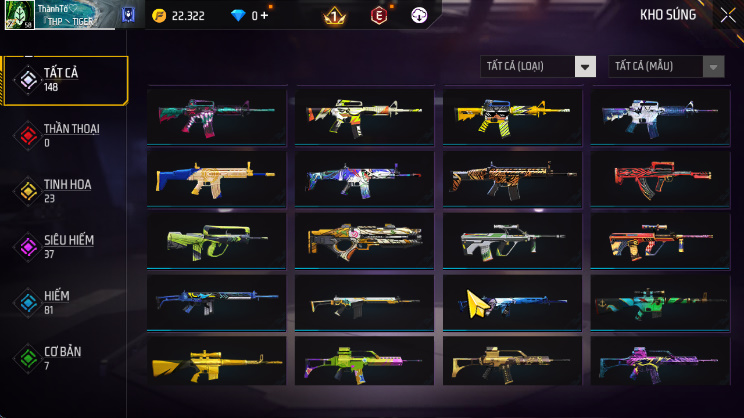Open the gold rank badge icon
This screenshot has height=418, width=744.
(x=335, y=16)
